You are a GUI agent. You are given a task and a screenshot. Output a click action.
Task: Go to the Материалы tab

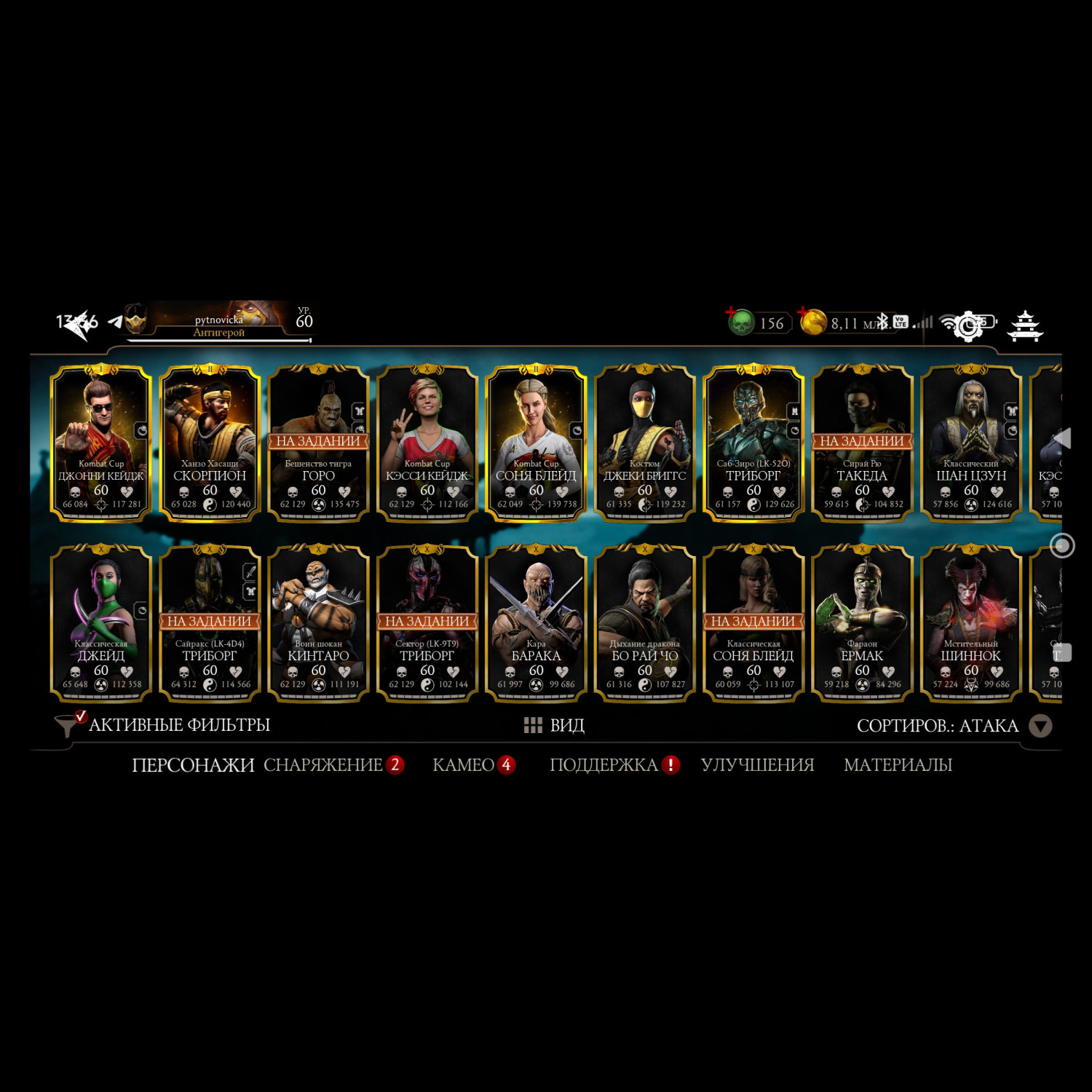click(898, 765)
